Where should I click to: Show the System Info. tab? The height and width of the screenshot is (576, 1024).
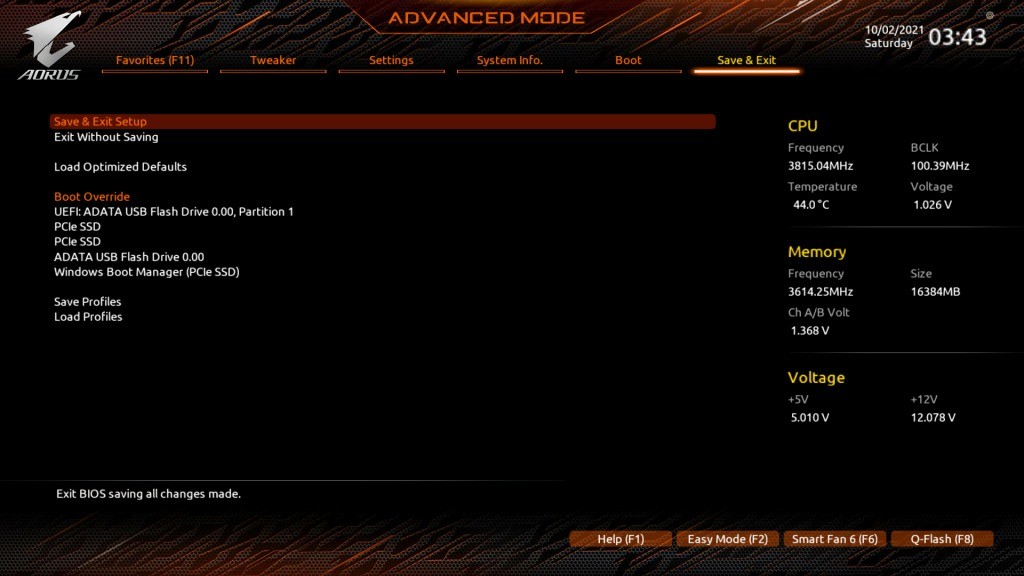click(x=509, y=61)
